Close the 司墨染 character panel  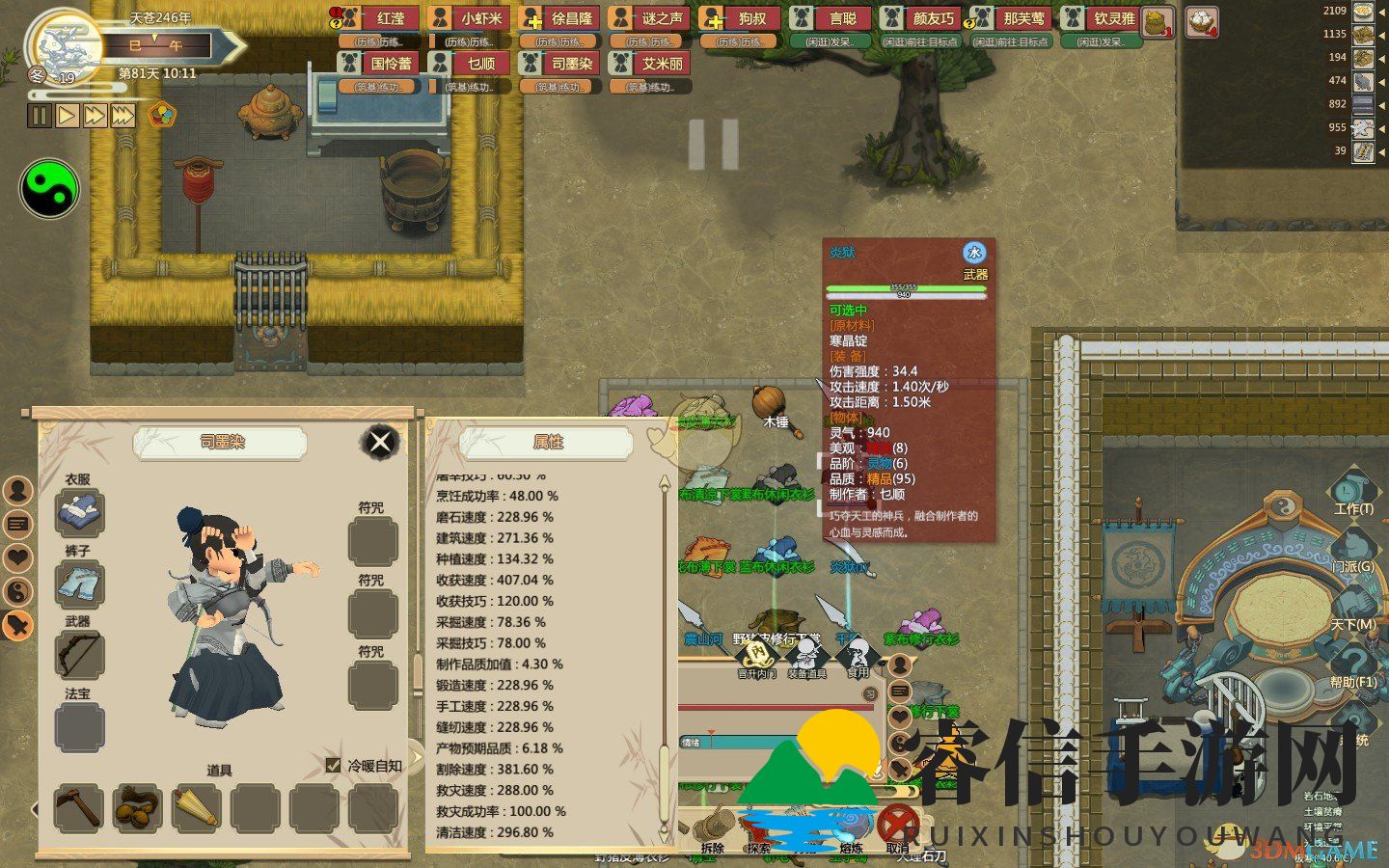click(380, 442)
